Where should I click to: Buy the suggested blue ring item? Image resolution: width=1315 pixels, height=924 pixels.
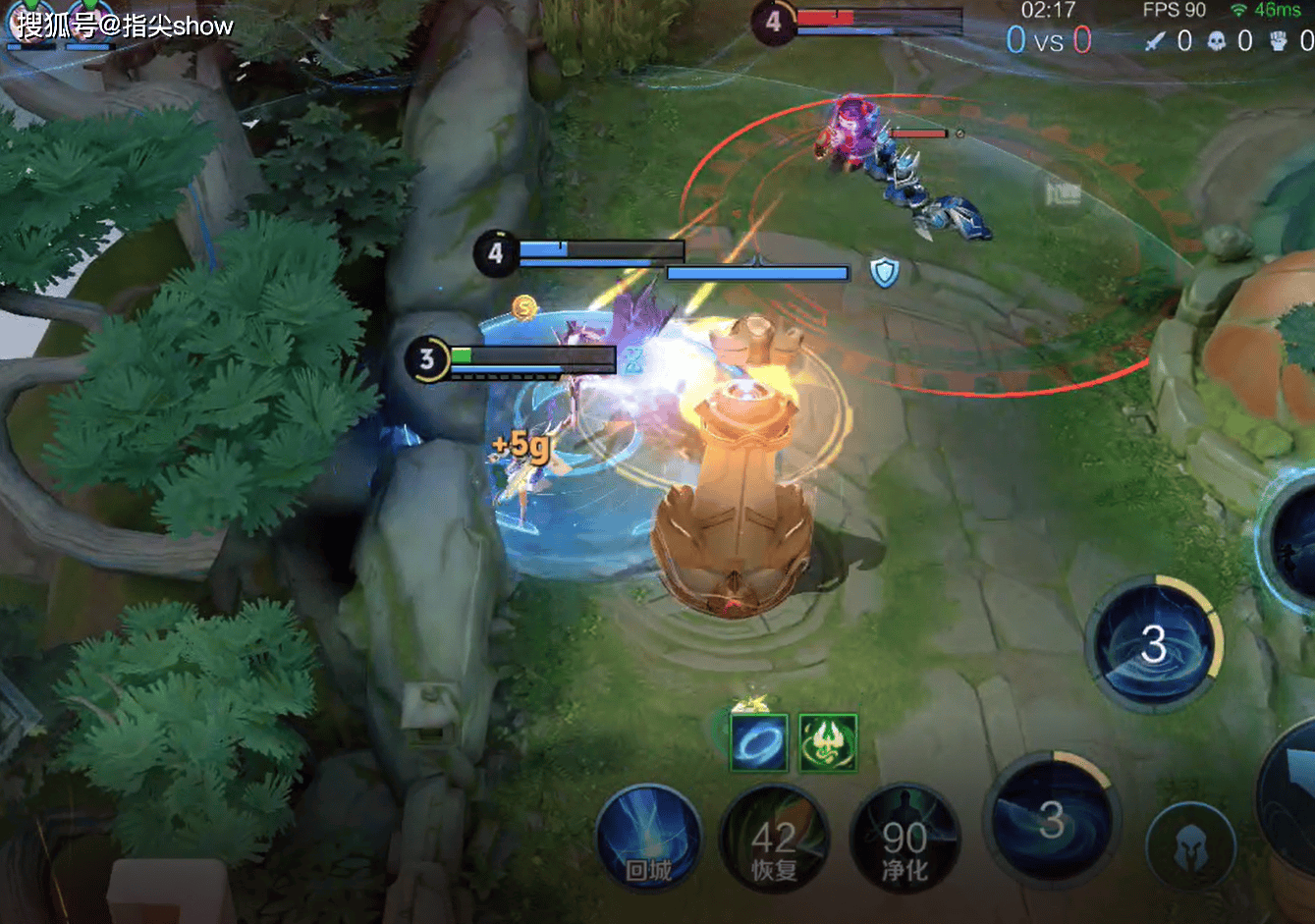tap(758, 743)
